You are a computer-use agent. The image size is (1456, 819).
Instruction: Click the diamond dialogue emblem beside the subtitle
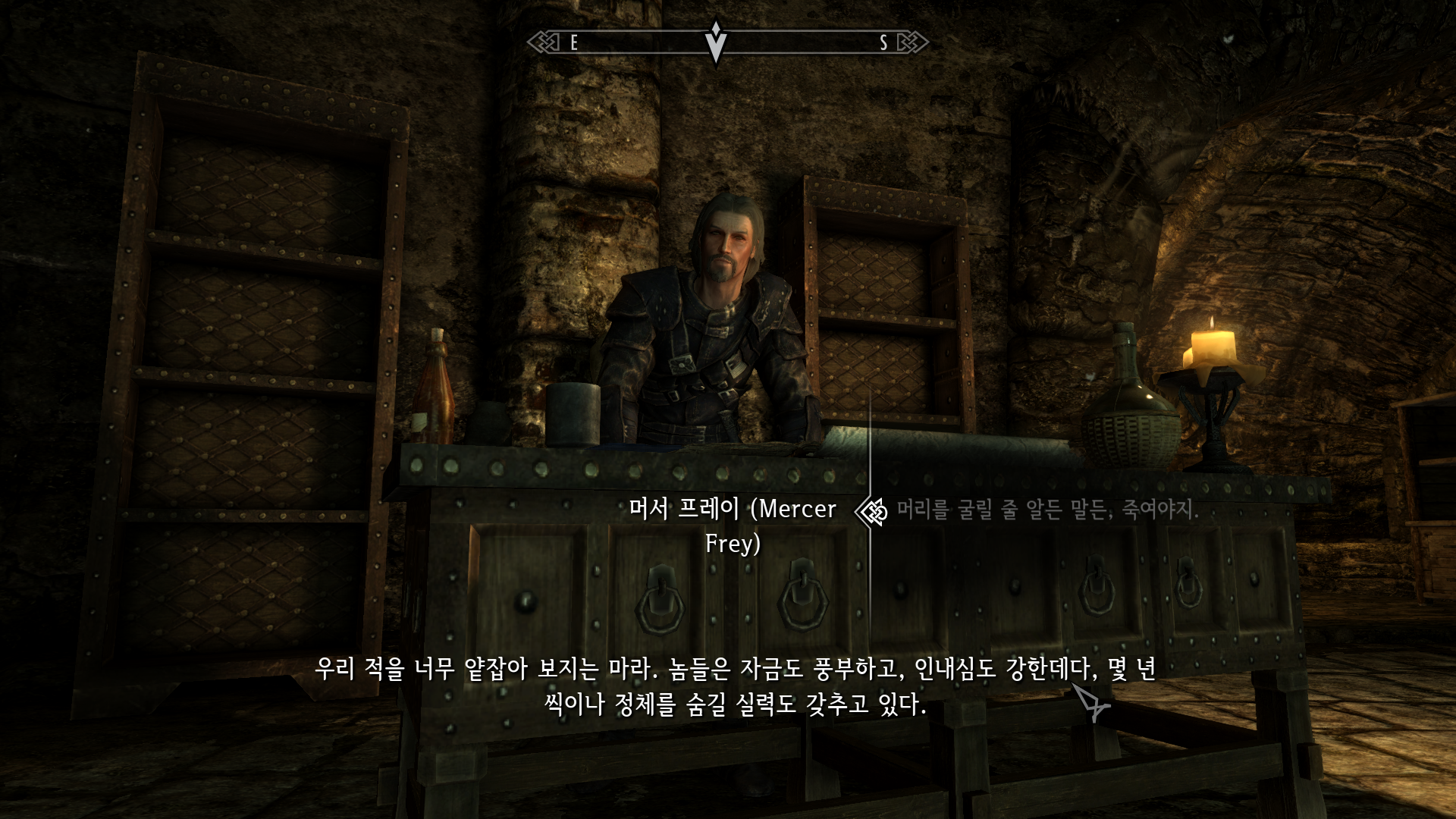(x=871, y=513)
